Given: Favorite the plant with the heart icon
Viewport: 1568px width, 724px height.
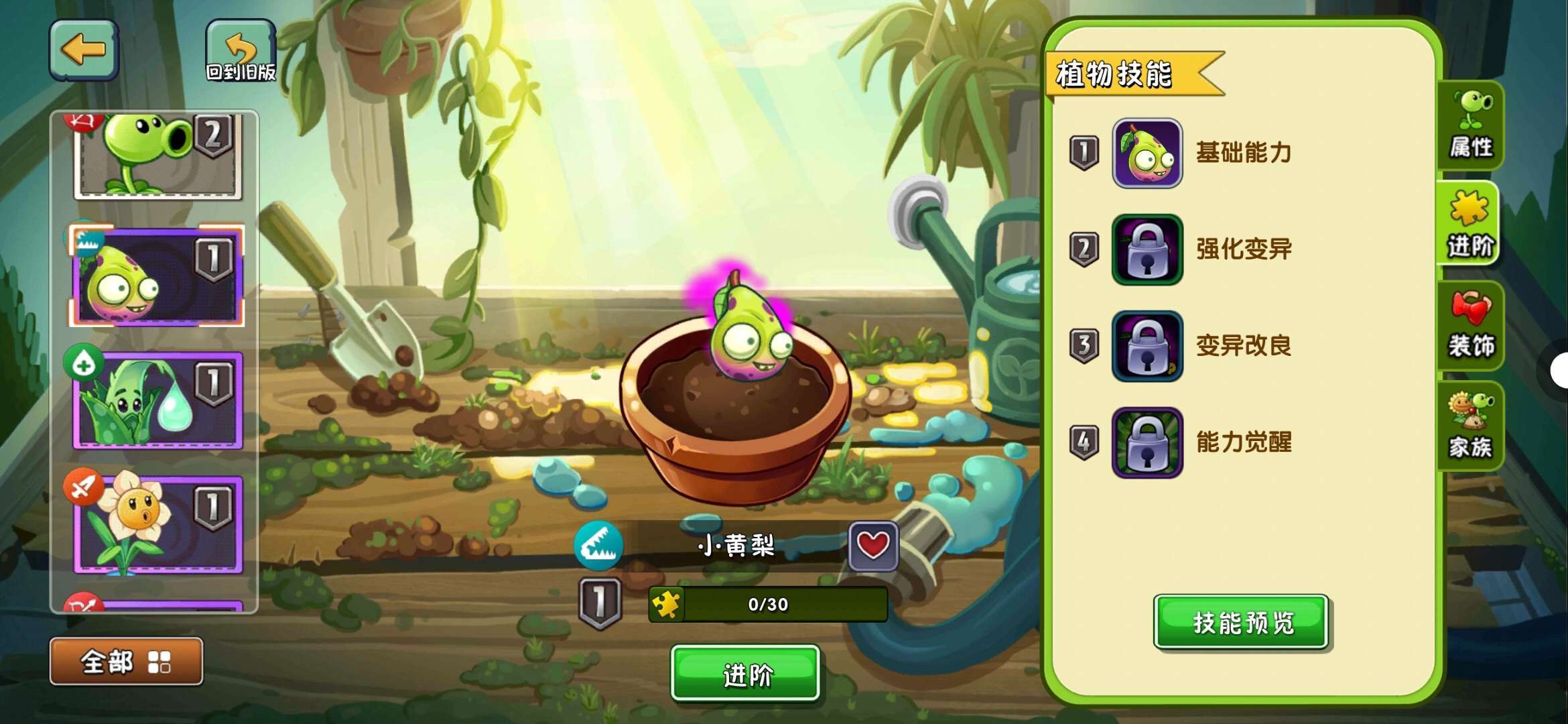Looking at the screenshot, I should (x=872, y=545).
